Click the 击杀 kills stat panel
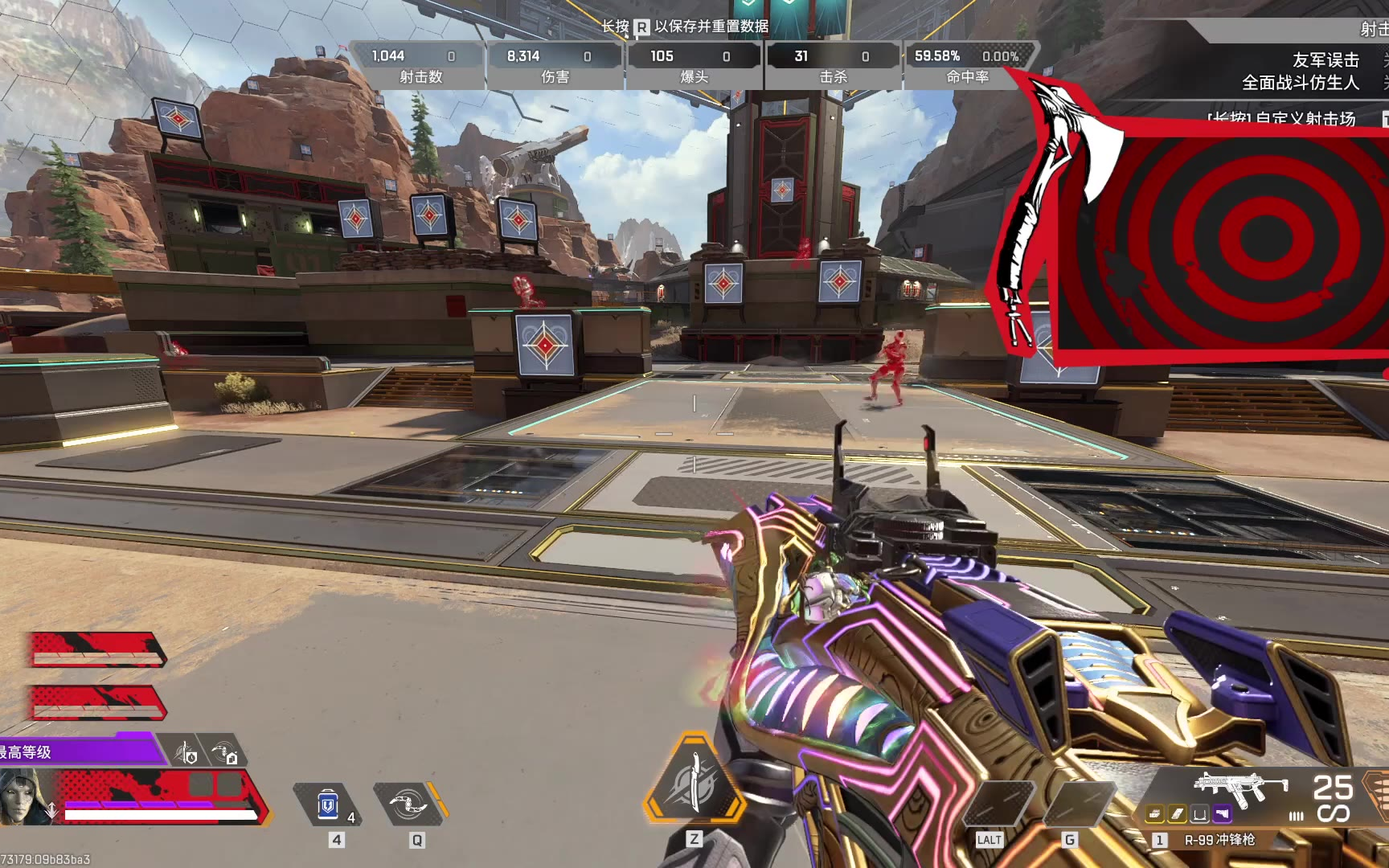The height and width of the screenshot is (868, 1389). click(833, 65)
